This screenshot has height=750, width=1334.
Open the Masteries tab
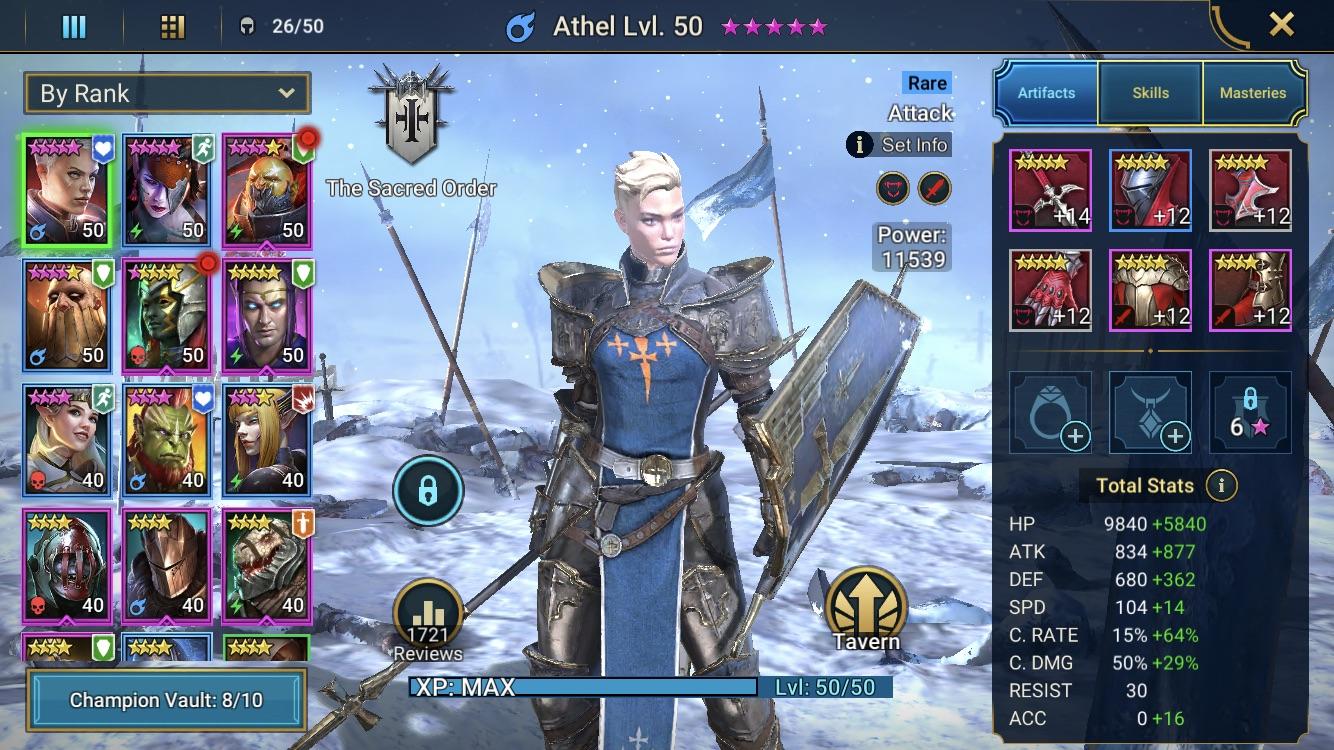(x=1252, y=93)
